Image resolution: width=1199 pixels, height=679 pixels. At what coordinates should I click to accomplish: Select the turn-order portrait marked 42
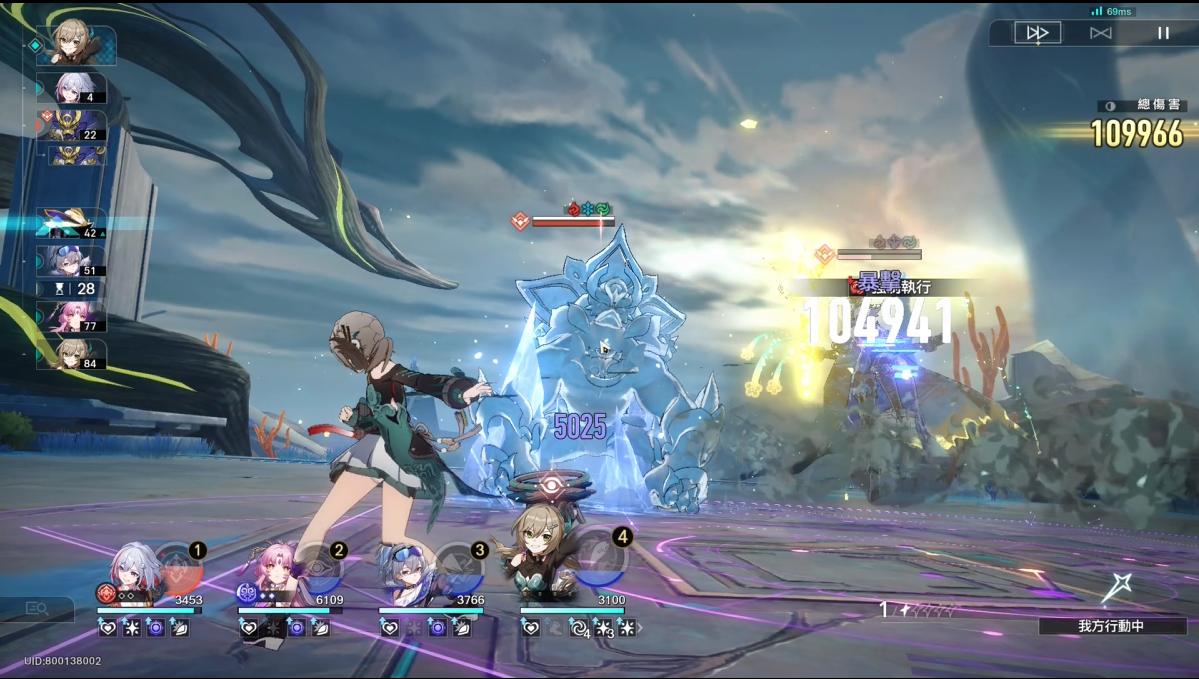(72, 222)
